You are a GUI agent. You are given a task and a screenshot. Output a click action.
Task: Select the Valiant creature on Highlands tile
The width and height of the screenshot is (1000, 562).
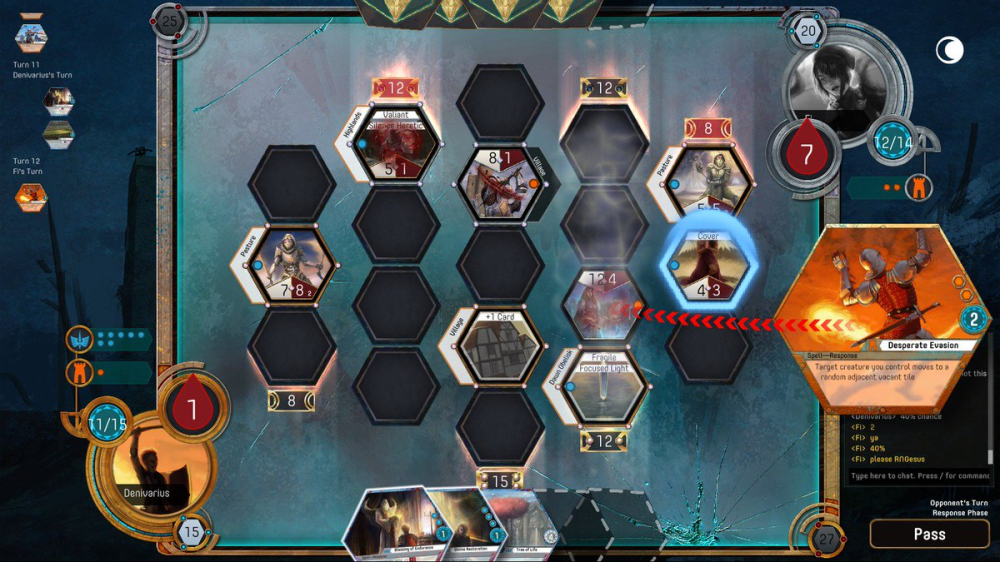(x=397, y=144)
